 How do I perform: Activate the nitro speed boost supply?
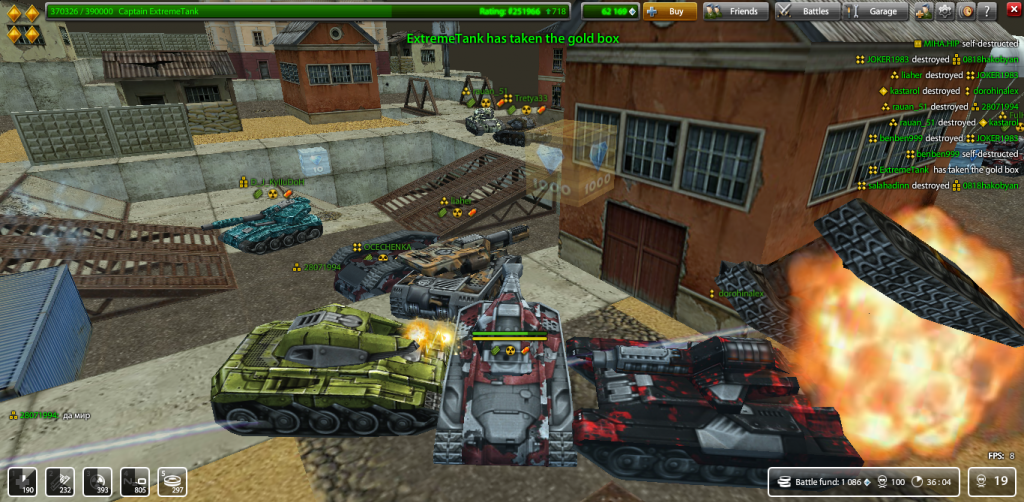point(135,481)
